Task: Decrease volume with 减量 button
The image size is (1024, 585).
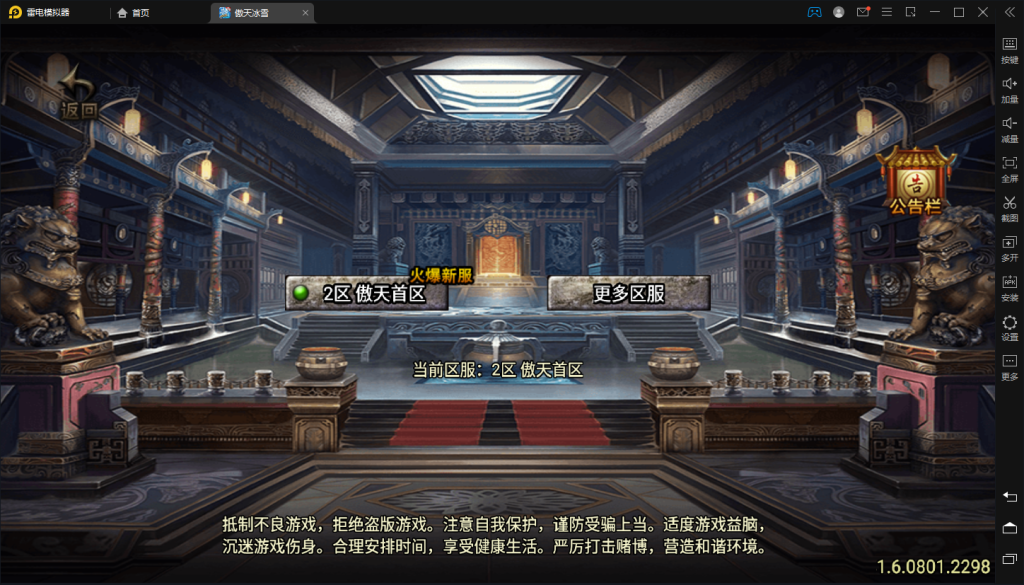Action: tap(1009, 127)
